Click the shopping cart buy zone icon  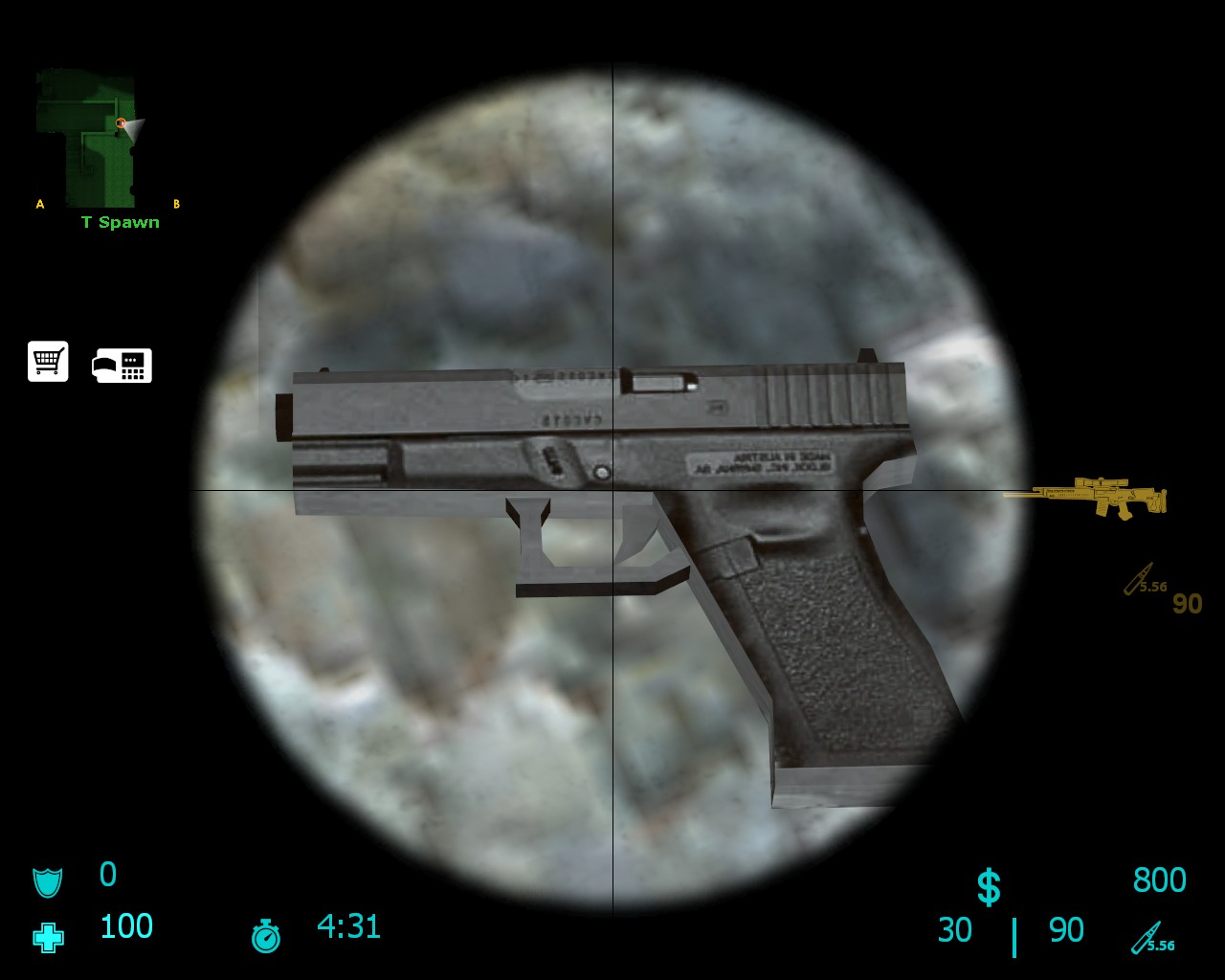point(48,361)
